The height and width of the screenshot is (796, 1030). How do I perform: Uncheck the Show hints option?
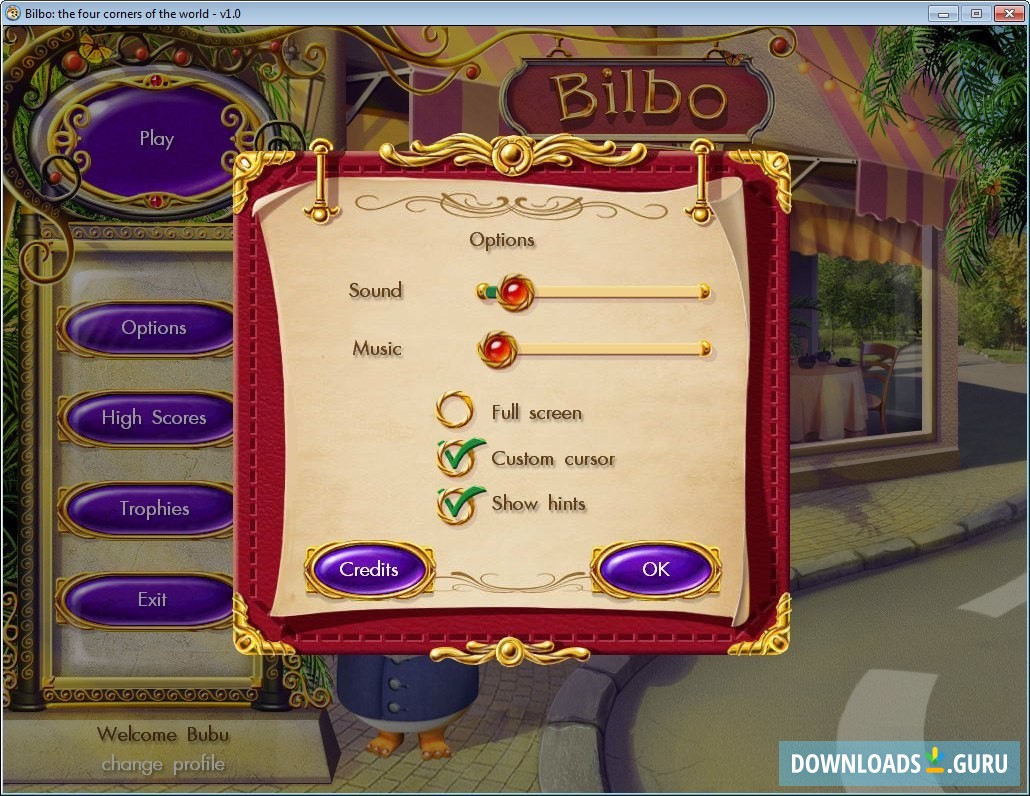(x=455, y=504)
